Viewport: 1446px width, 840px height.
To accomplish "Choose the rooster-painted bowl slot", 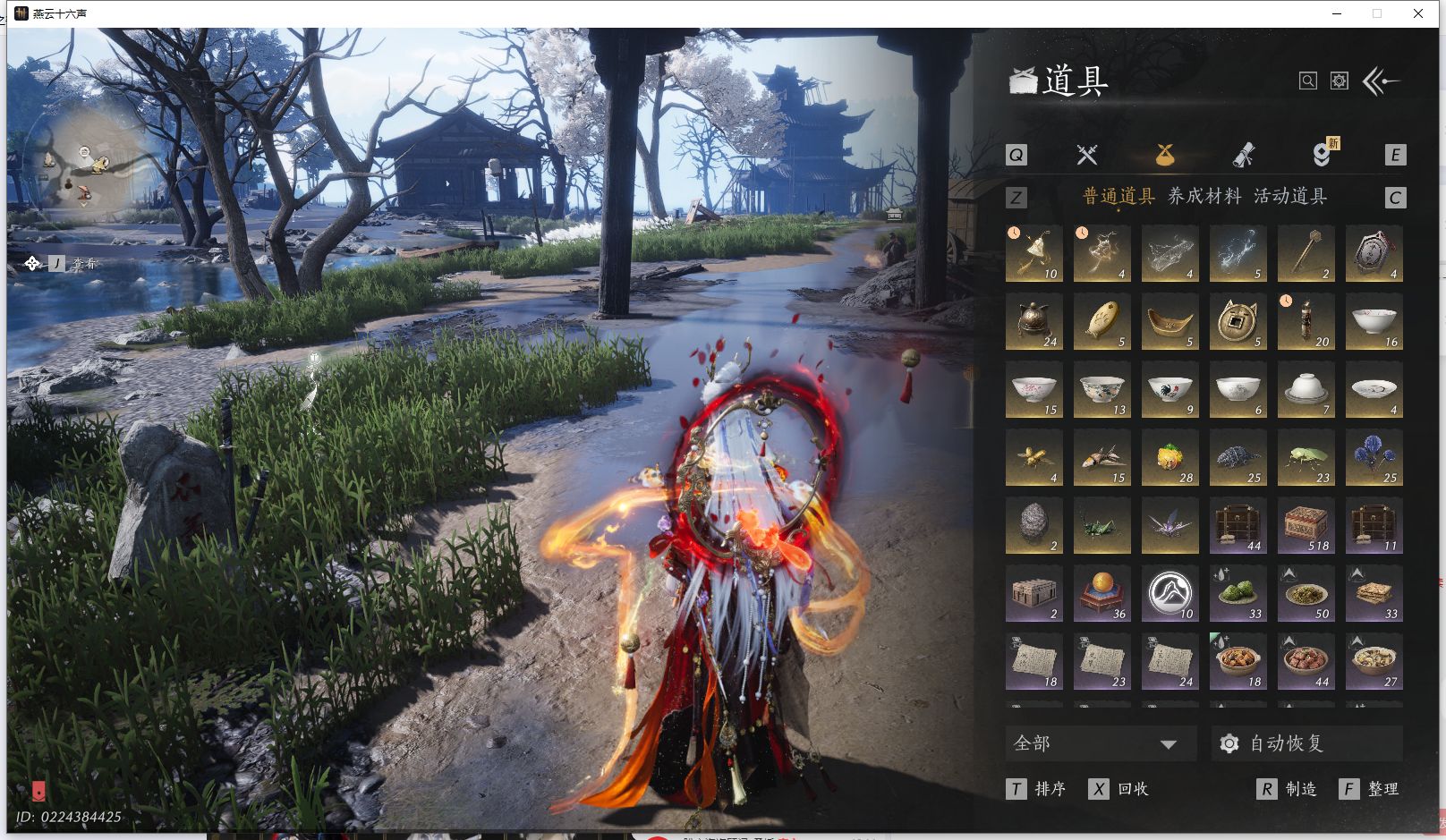I will click(x=1170, y=390).
